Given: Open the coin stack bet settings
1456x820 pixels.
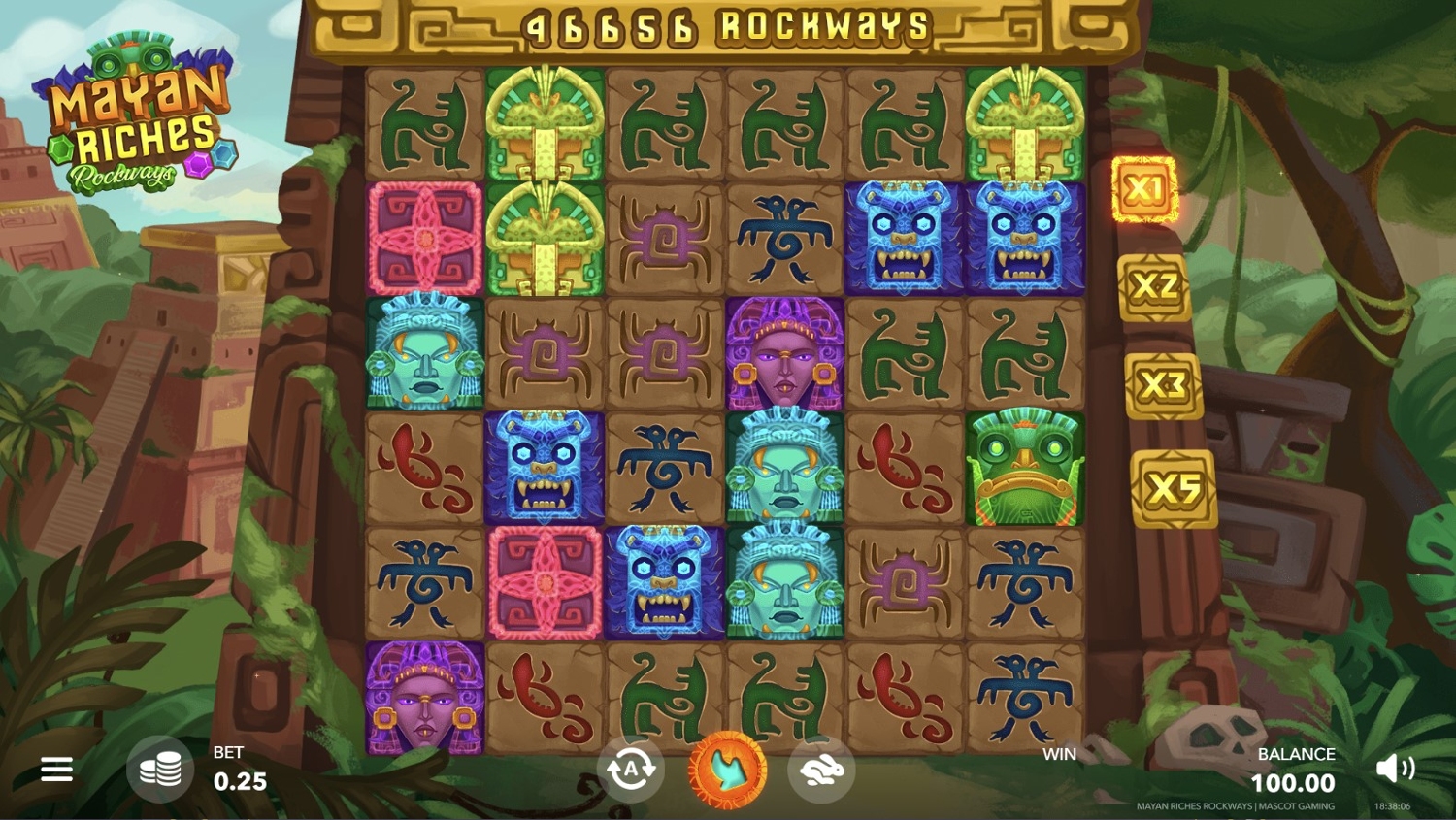Looking at the screenshot, I should pos(160,770).
